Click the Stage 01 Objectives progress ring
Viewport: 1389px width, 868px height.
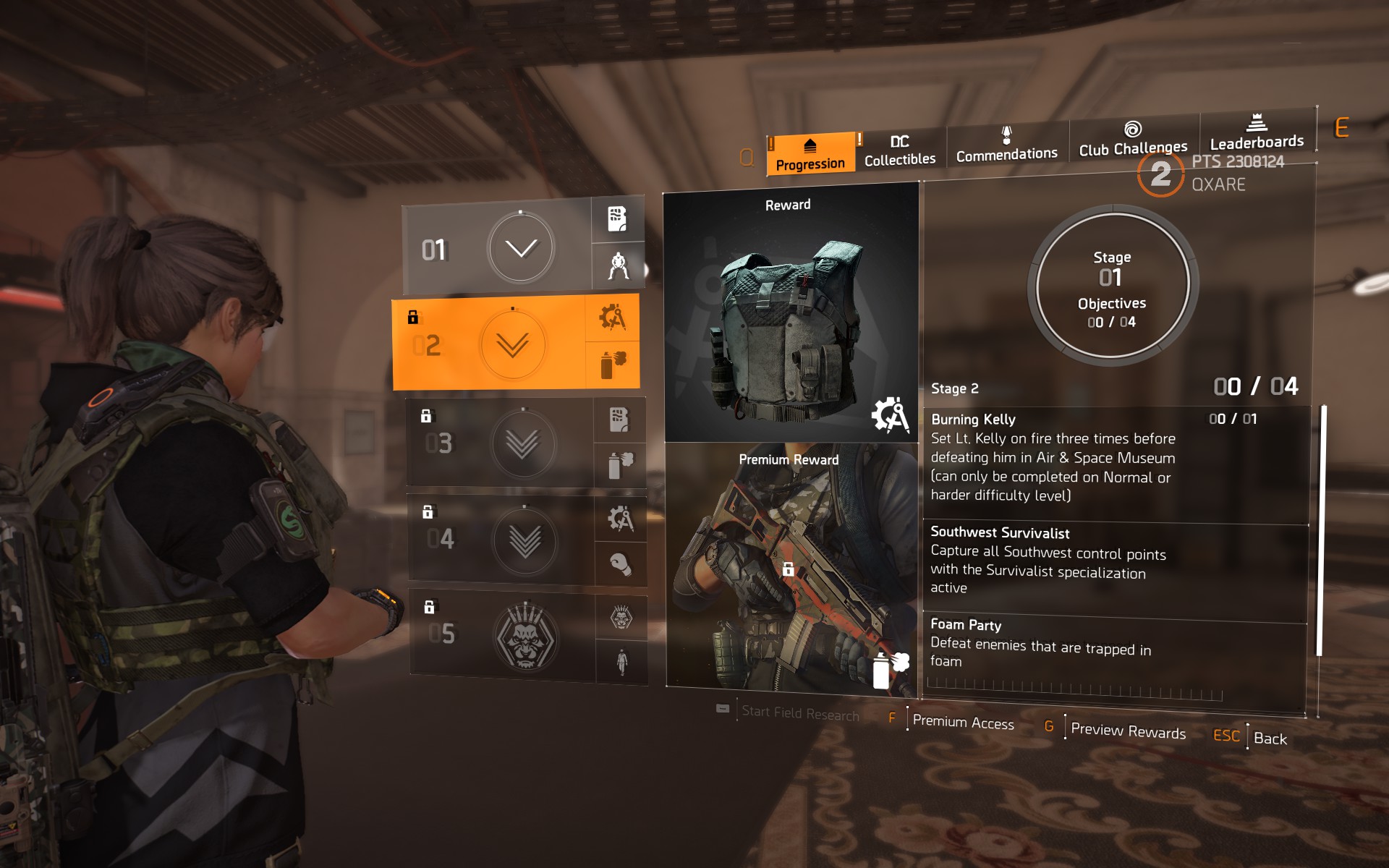coord(1112,287)
